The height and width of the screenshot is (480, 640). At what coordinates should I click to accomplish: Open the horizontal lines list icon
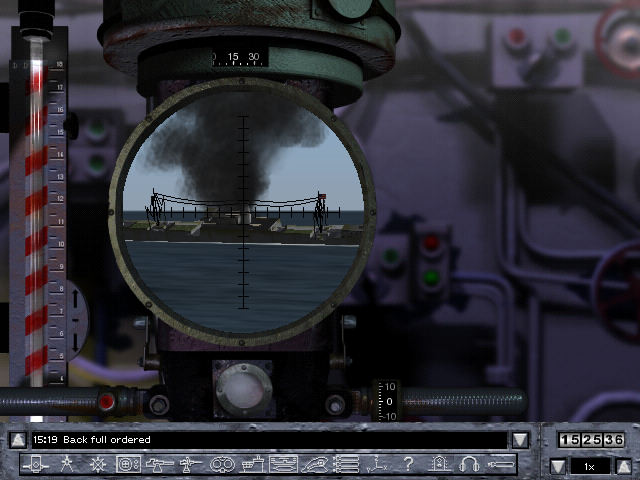(x=345, y=464)
